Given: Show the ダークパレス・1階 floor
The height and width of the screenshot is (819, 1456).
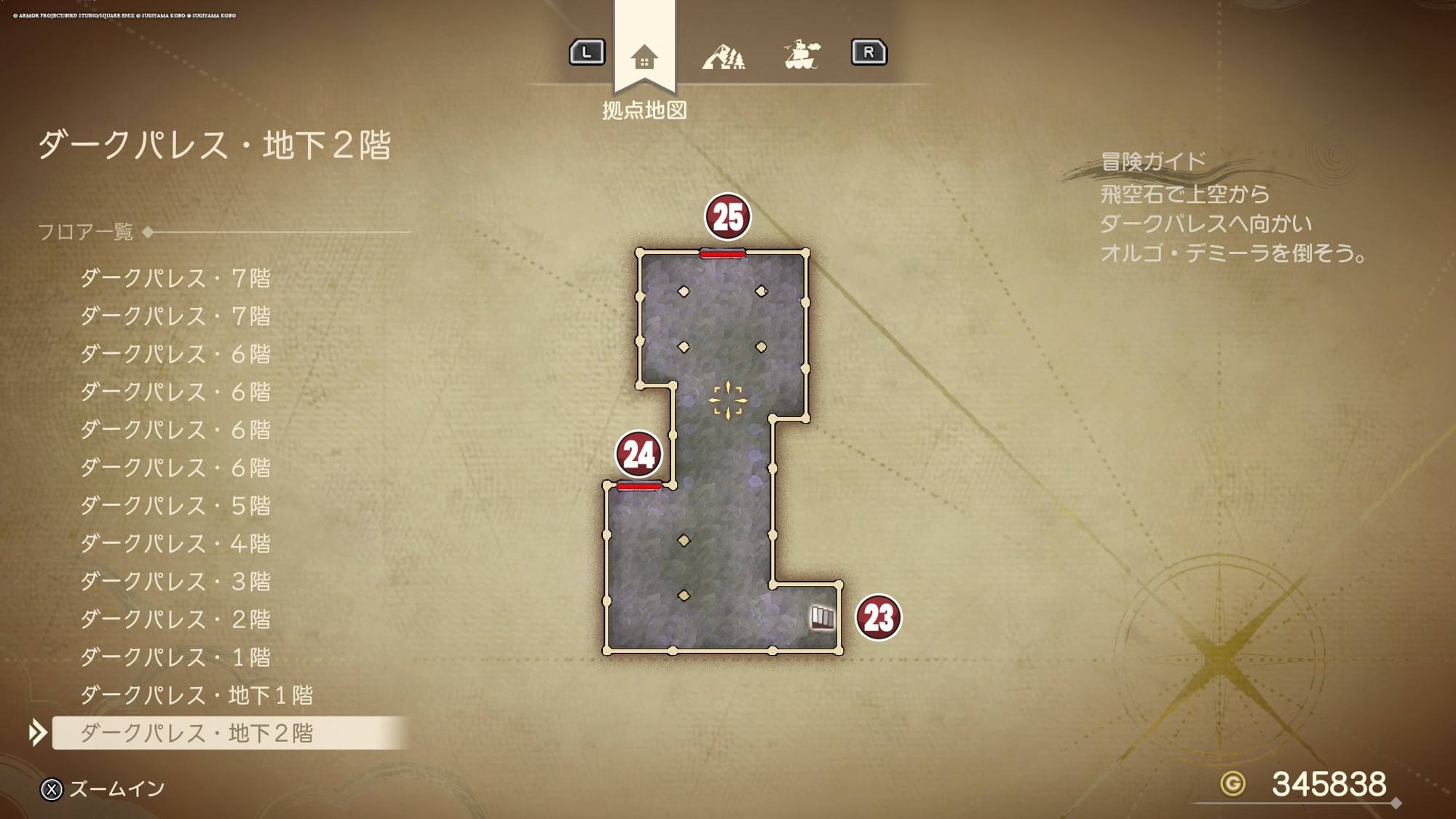Looking at the screenshot, I should pyautogui.click(x=175, y=657).
